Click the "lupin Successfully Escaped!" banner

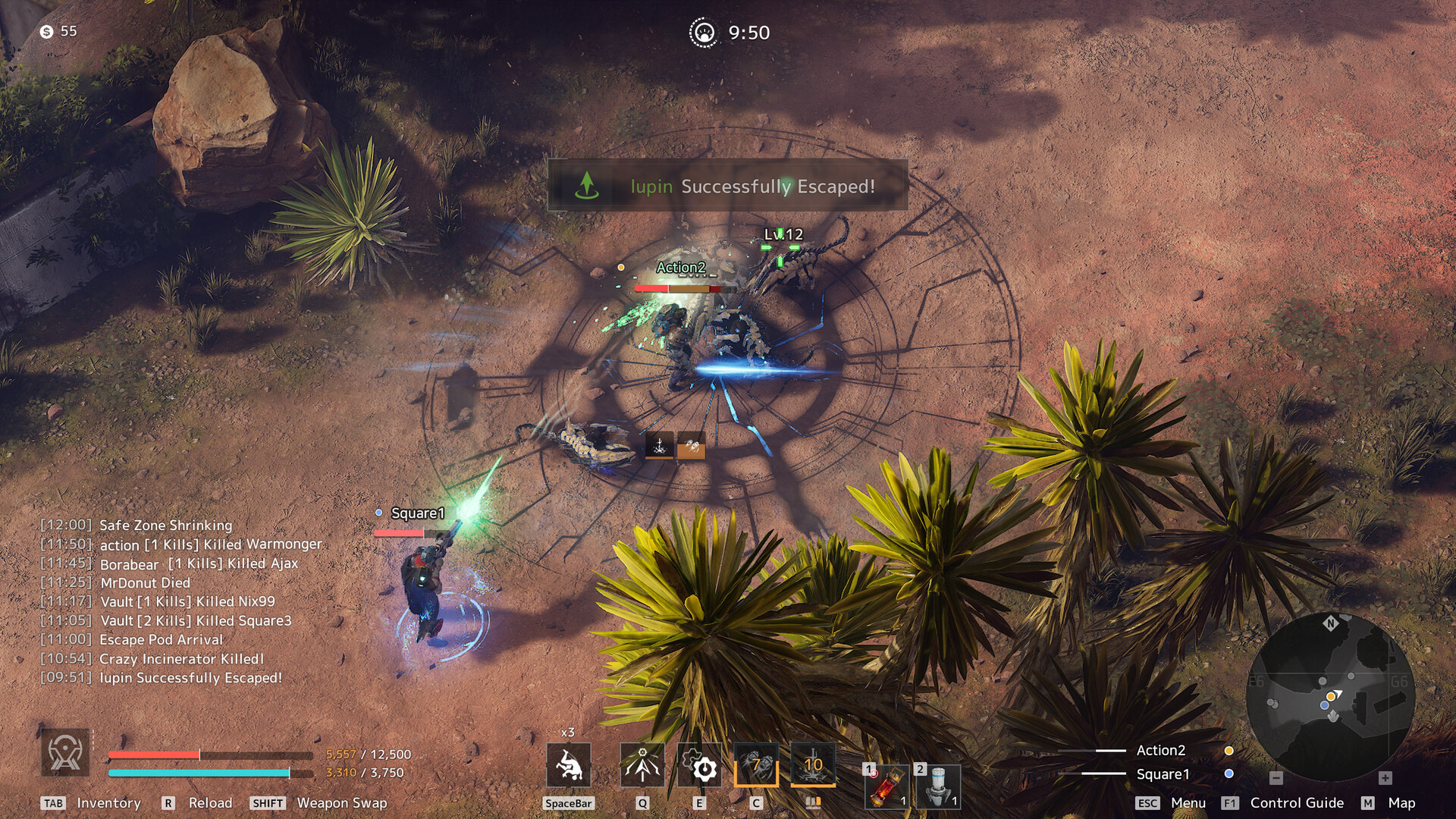tap(727, 186)
